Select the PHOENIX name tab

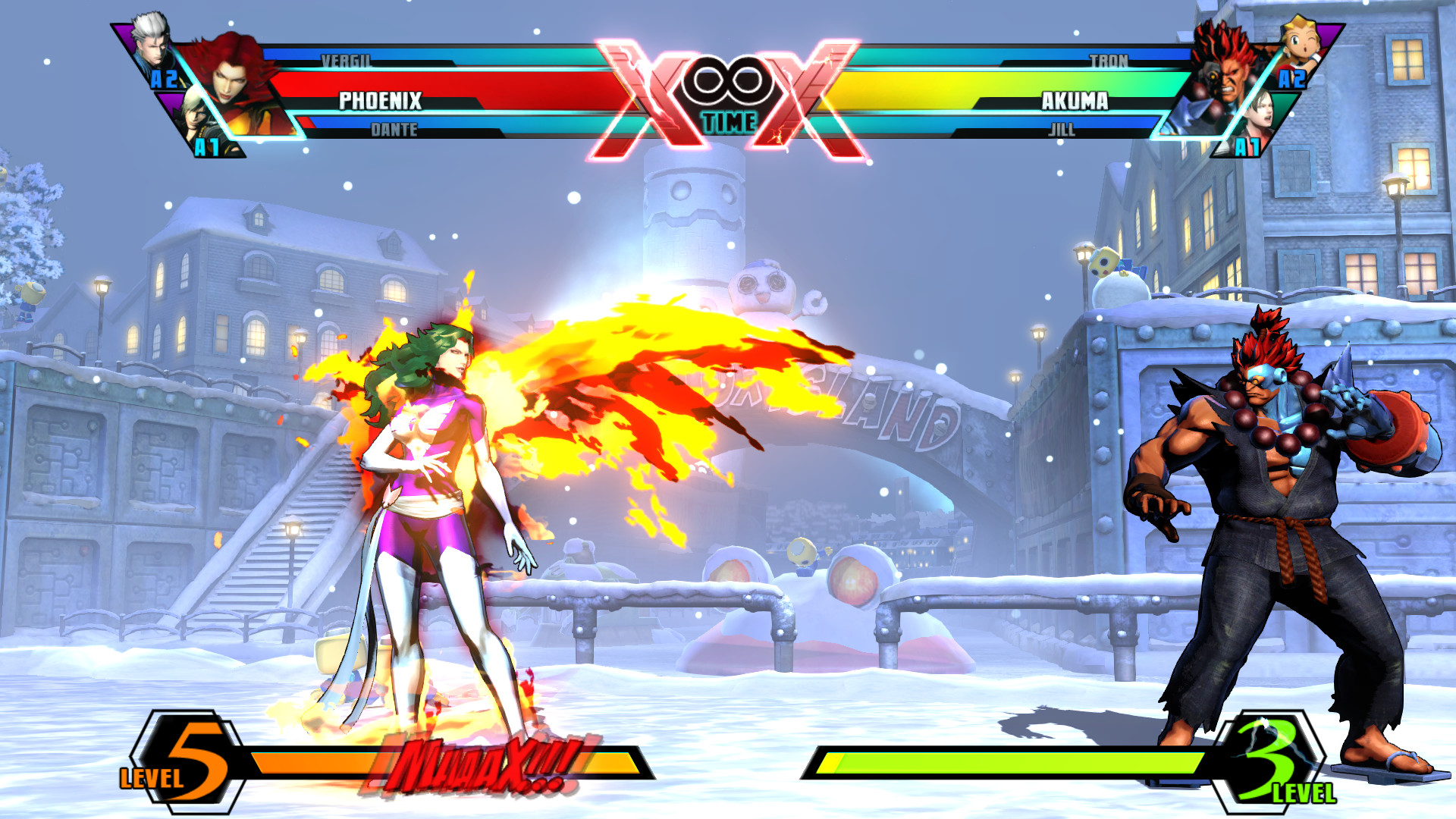point(379,99)
